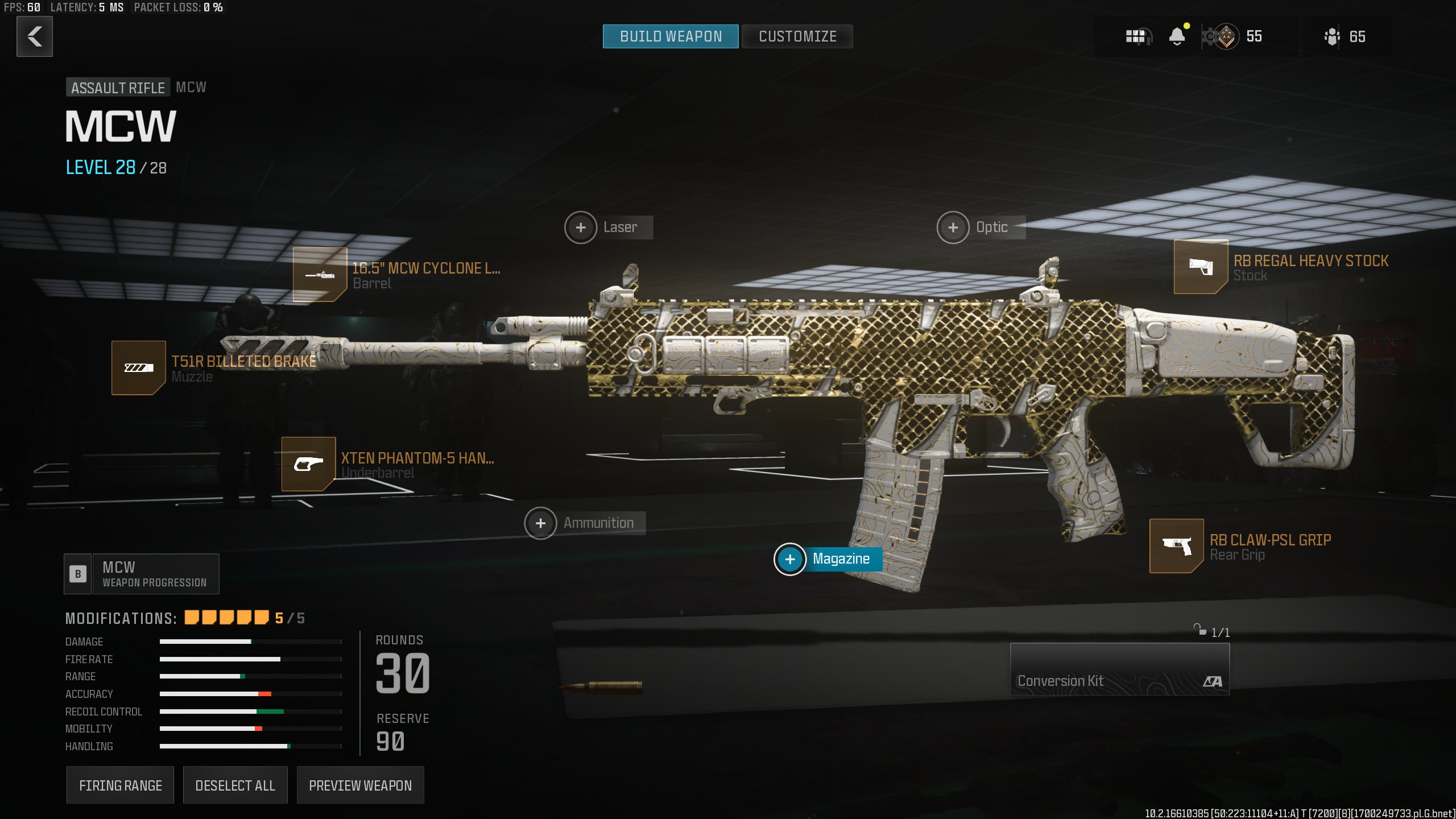Add a Laser attachment
1456x819 pixels.
[x=581, y=227]
